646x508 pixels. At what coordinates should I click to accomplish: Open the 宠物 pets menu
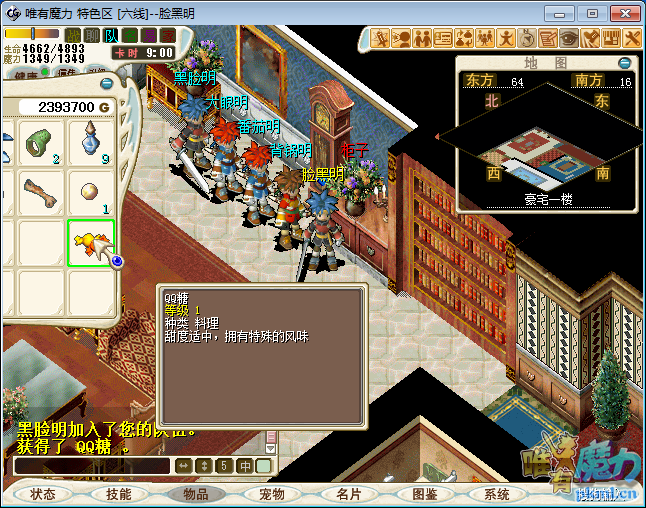click(272, 494)
